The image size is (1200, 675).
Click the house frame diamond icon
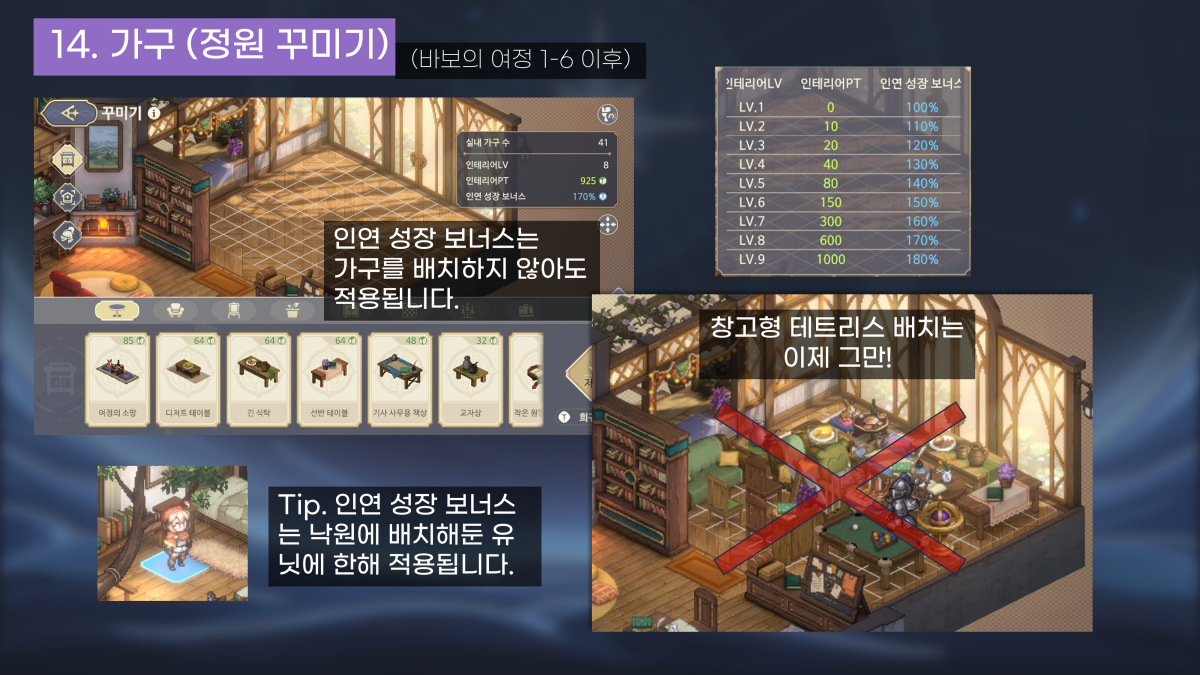click(x=69, y=197)
